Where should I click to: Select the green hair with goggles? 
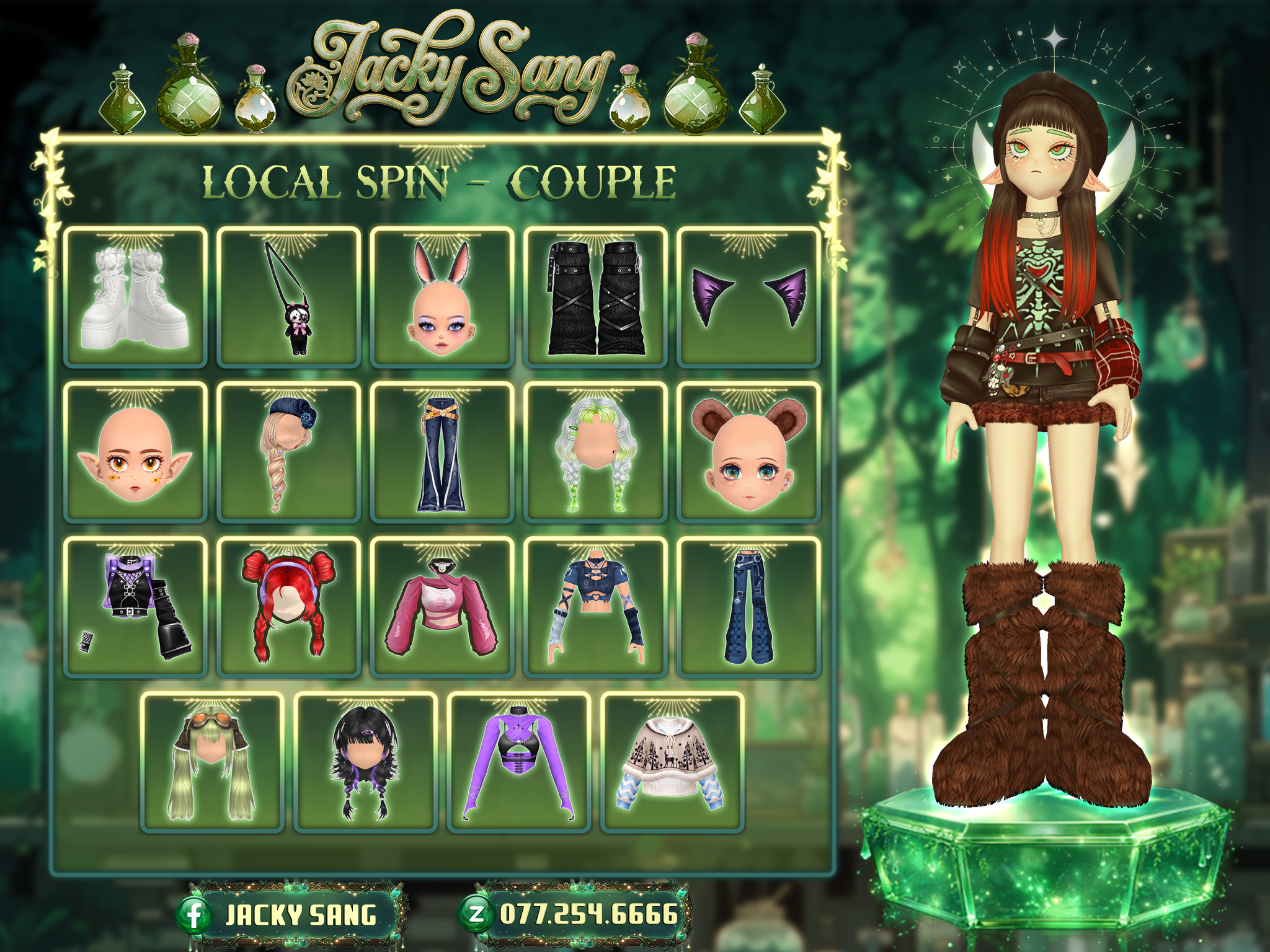(211, 762)
